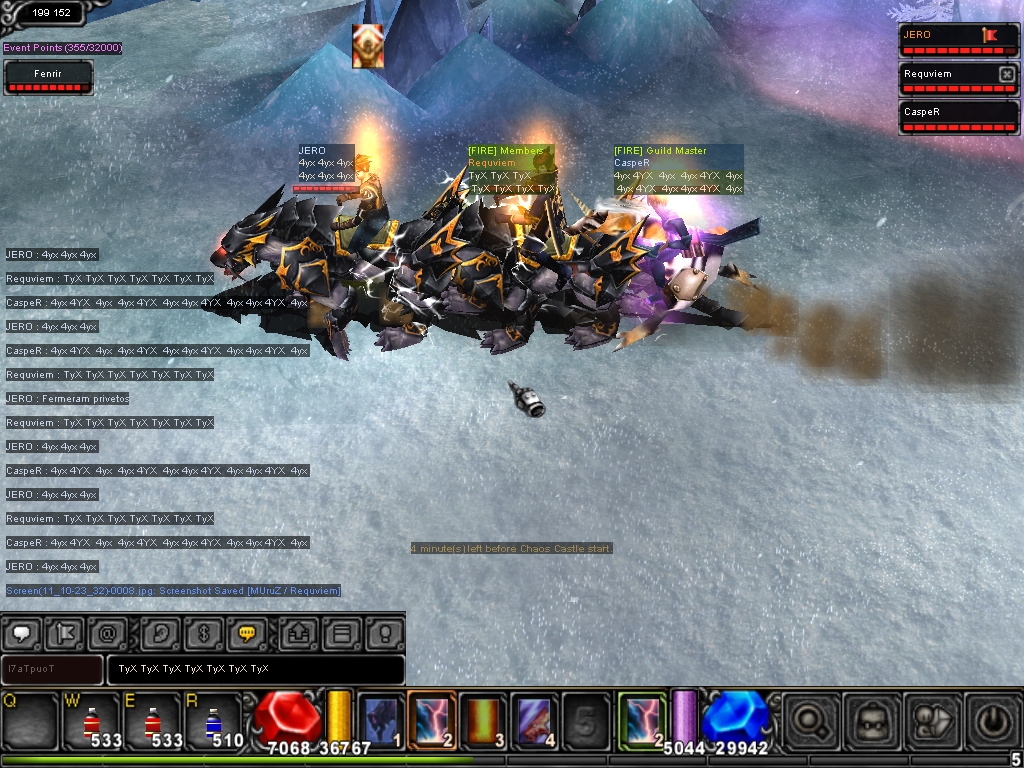
Task: Click the chat window lines button
Action: (341, 634)
